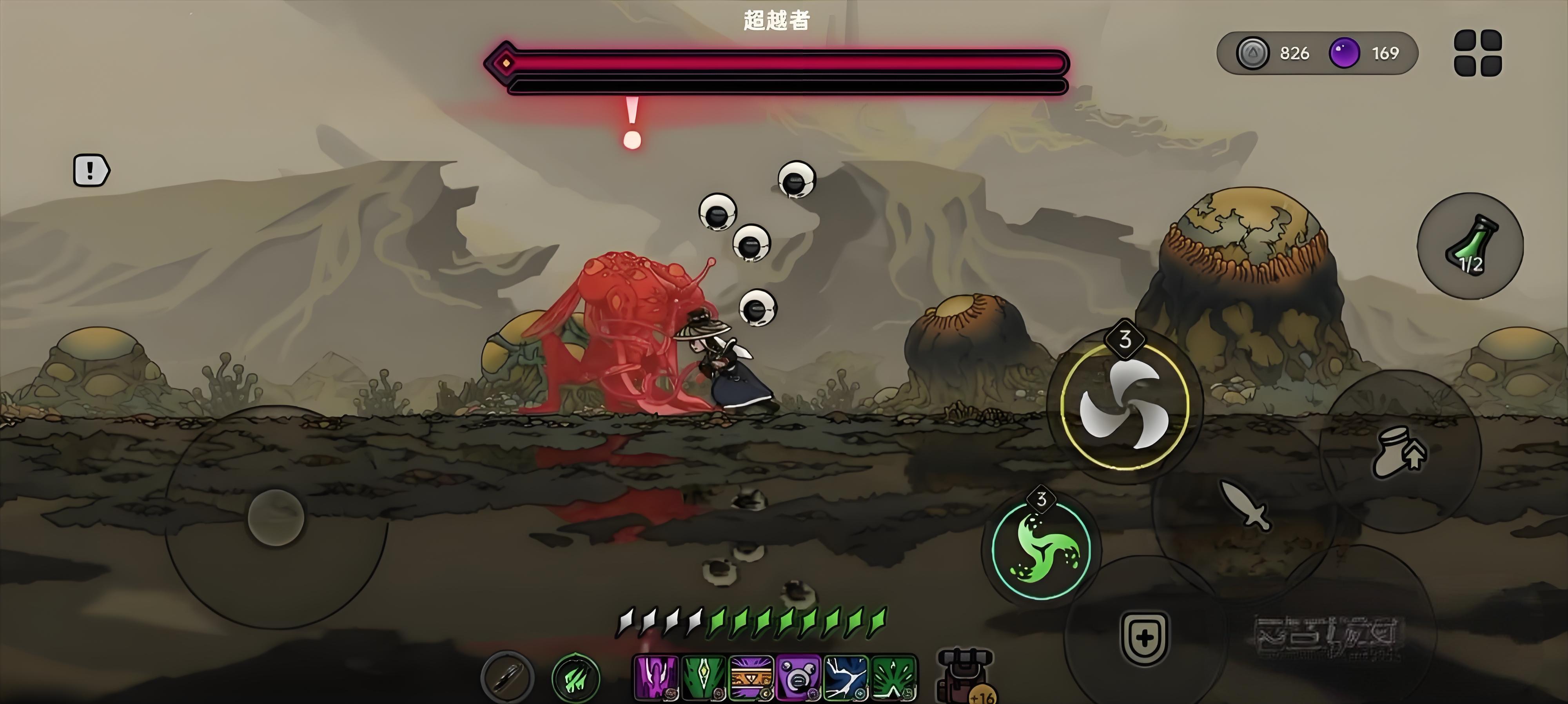Select the purple floating eyeballs buff

tap(798, 677)
